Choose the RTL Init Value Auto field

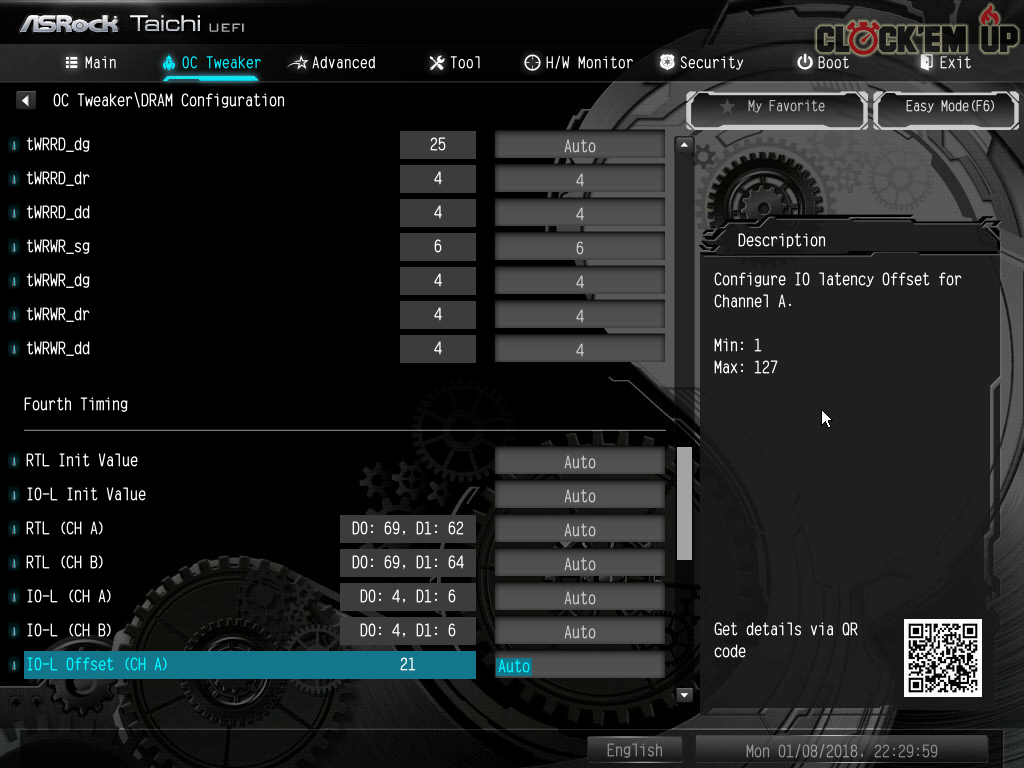tap(580, 462)
